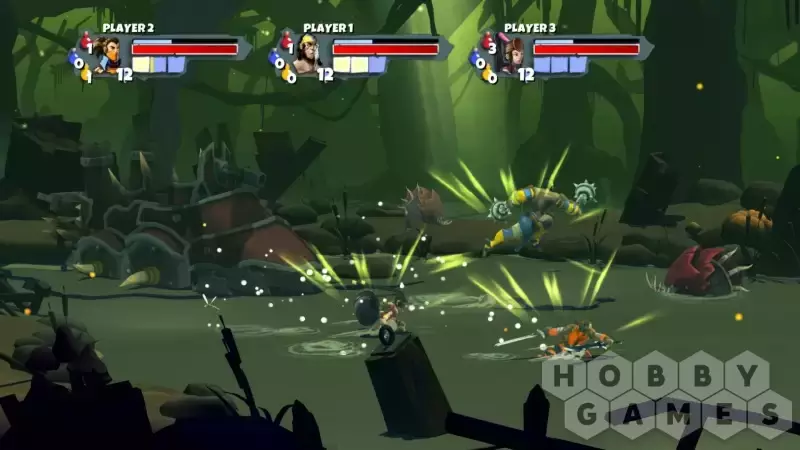The height and width of the screenshot is (450, 800).
Task: Click Player 2's yellow potion icon
Action: tap(87, 75)
